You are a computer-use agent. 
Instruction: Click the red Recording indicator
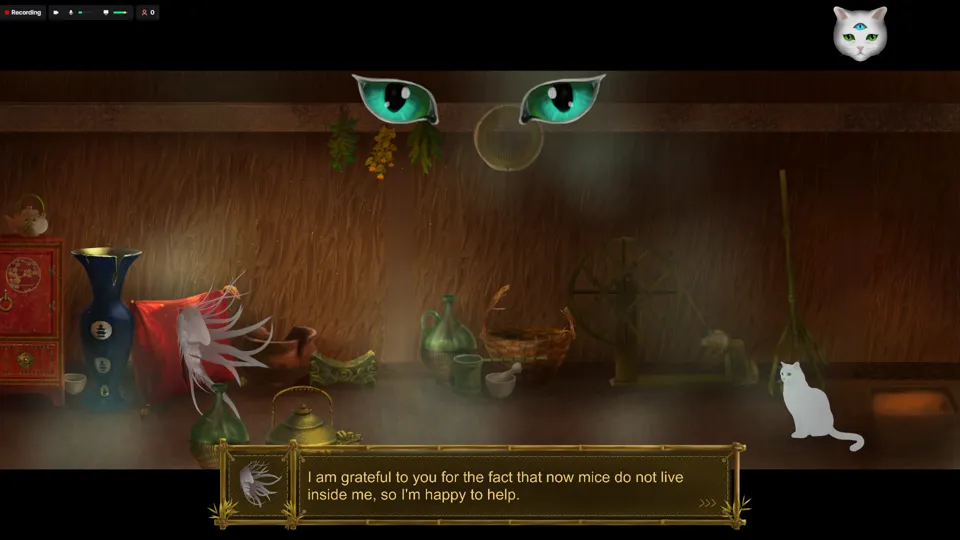pyautogui.click(x=23, y=13)
